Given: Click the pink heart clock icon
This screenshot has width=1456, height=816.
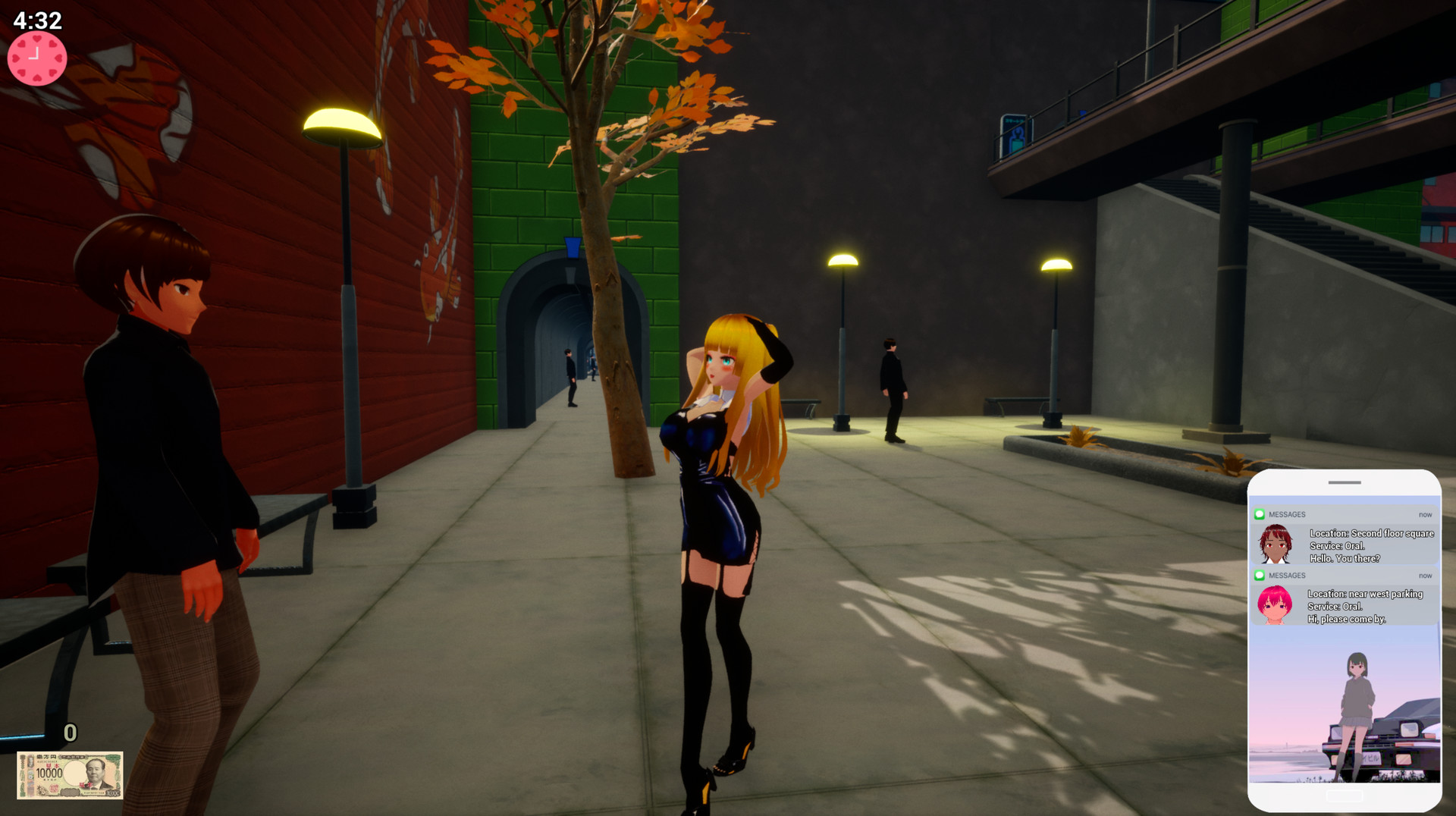Looking at the screenshot, I should (x=36, y=57).
